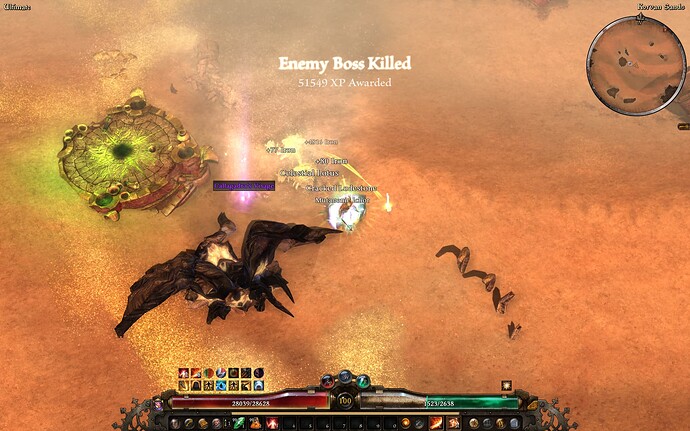The image size is (690, 431).
Task: Pick up the Celestial Lotus label
Action: point(310,173)
